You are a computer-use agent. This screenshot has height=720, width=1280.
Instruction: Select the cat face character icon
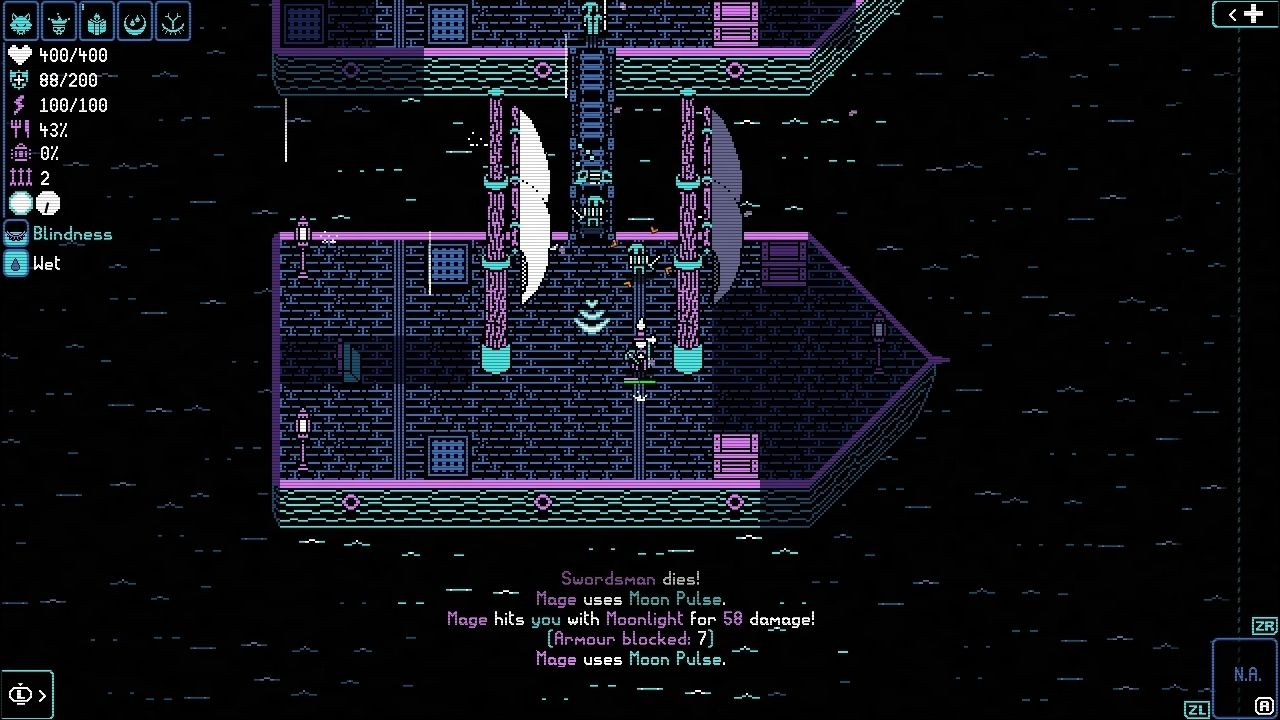pyautogui.click(x=20, y=20)
